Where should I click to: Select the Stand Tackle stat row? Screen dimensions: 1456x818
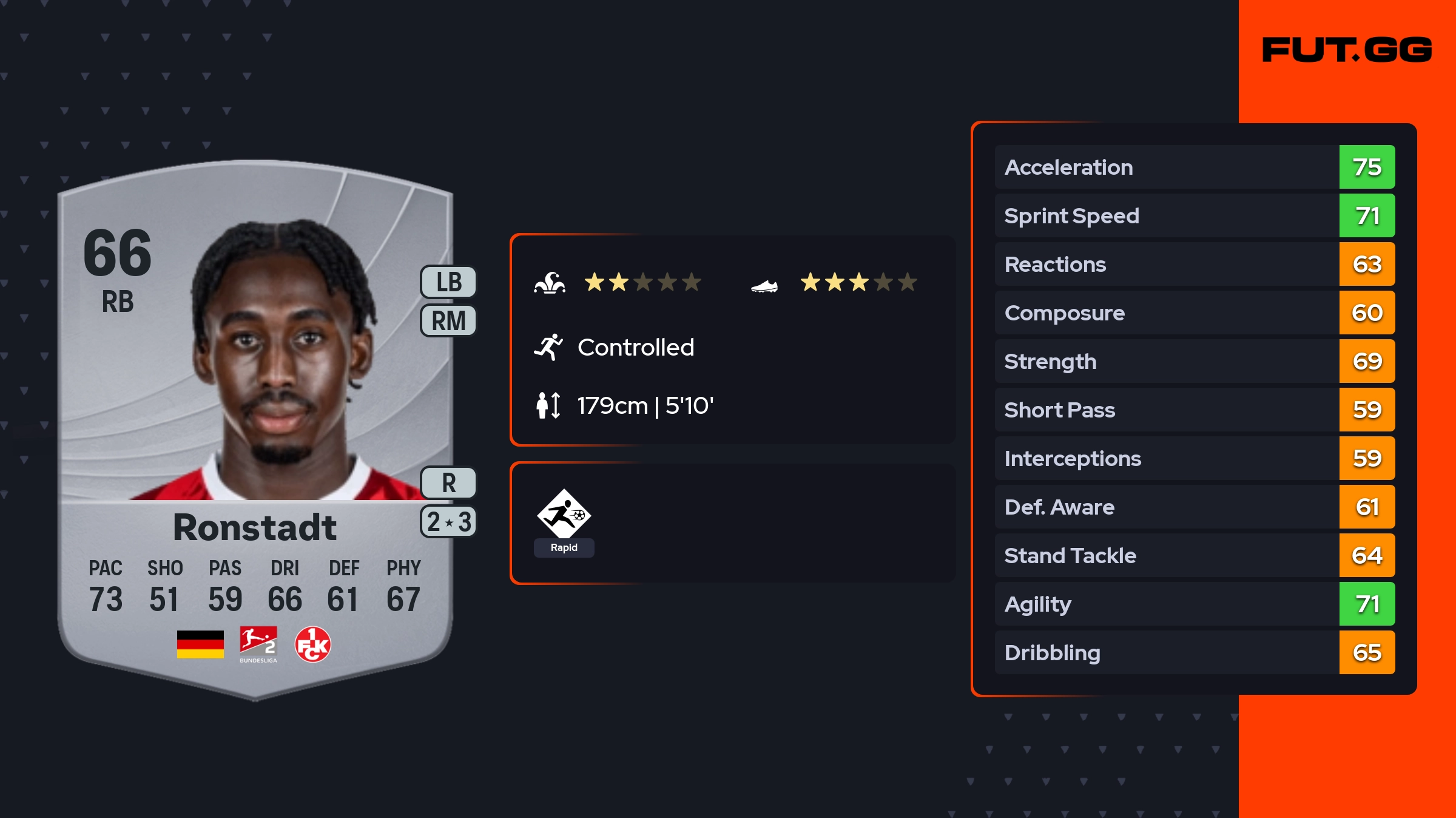click(x=1195, y=555)
